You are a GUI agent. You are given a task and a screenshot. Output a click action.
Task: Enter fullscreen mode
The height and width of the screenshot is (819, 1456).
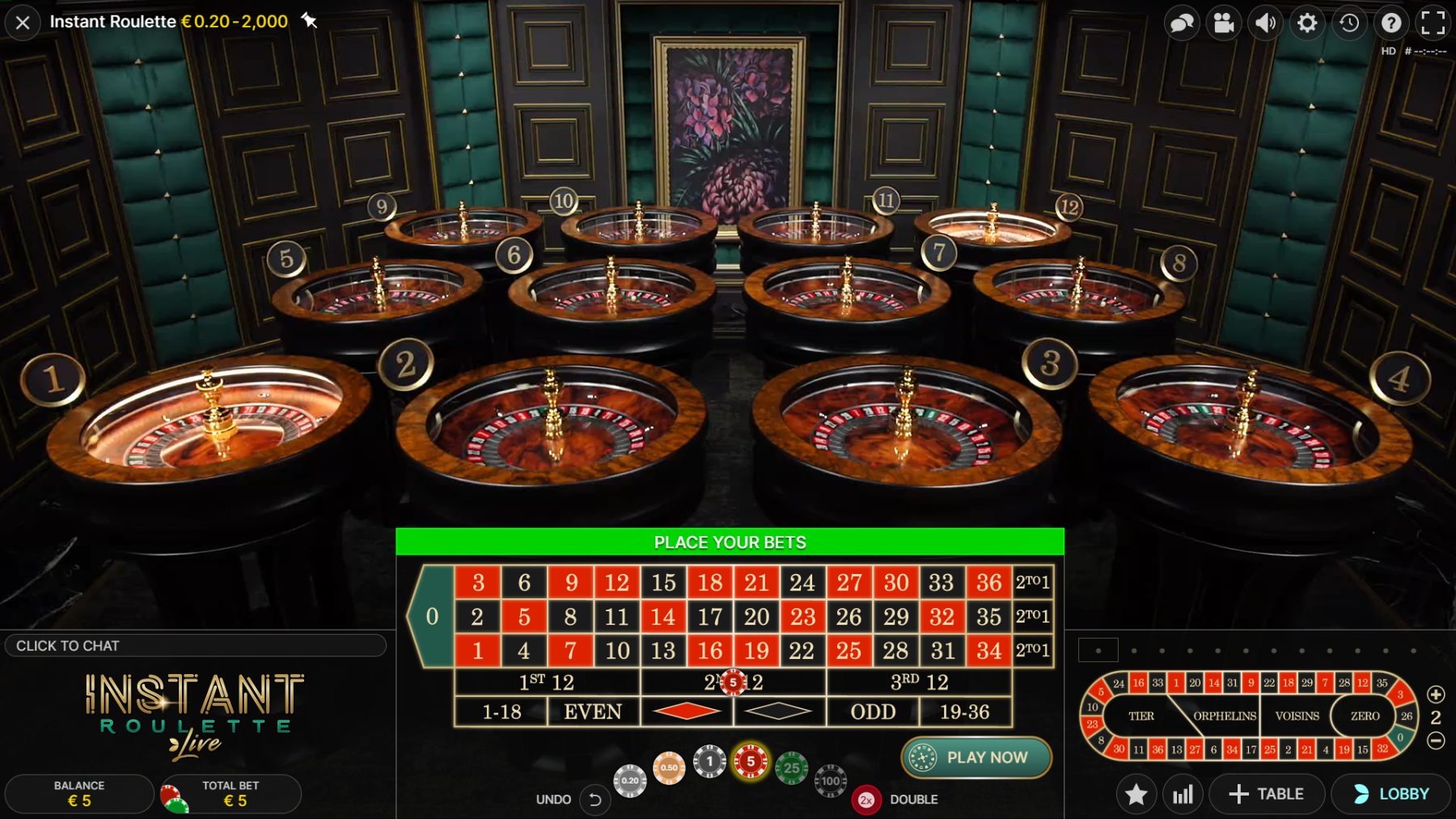pyautogui.click(x=1433, y=23)
